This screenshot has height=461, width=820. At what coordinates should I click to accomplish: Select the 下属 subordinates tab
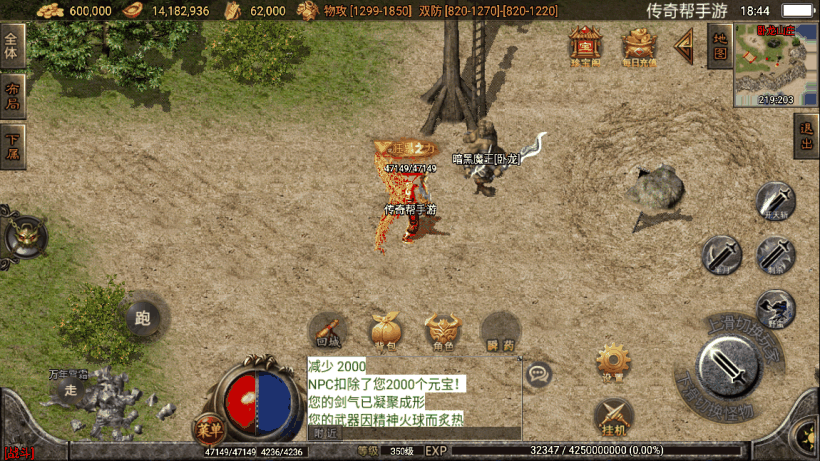[12, 147]
